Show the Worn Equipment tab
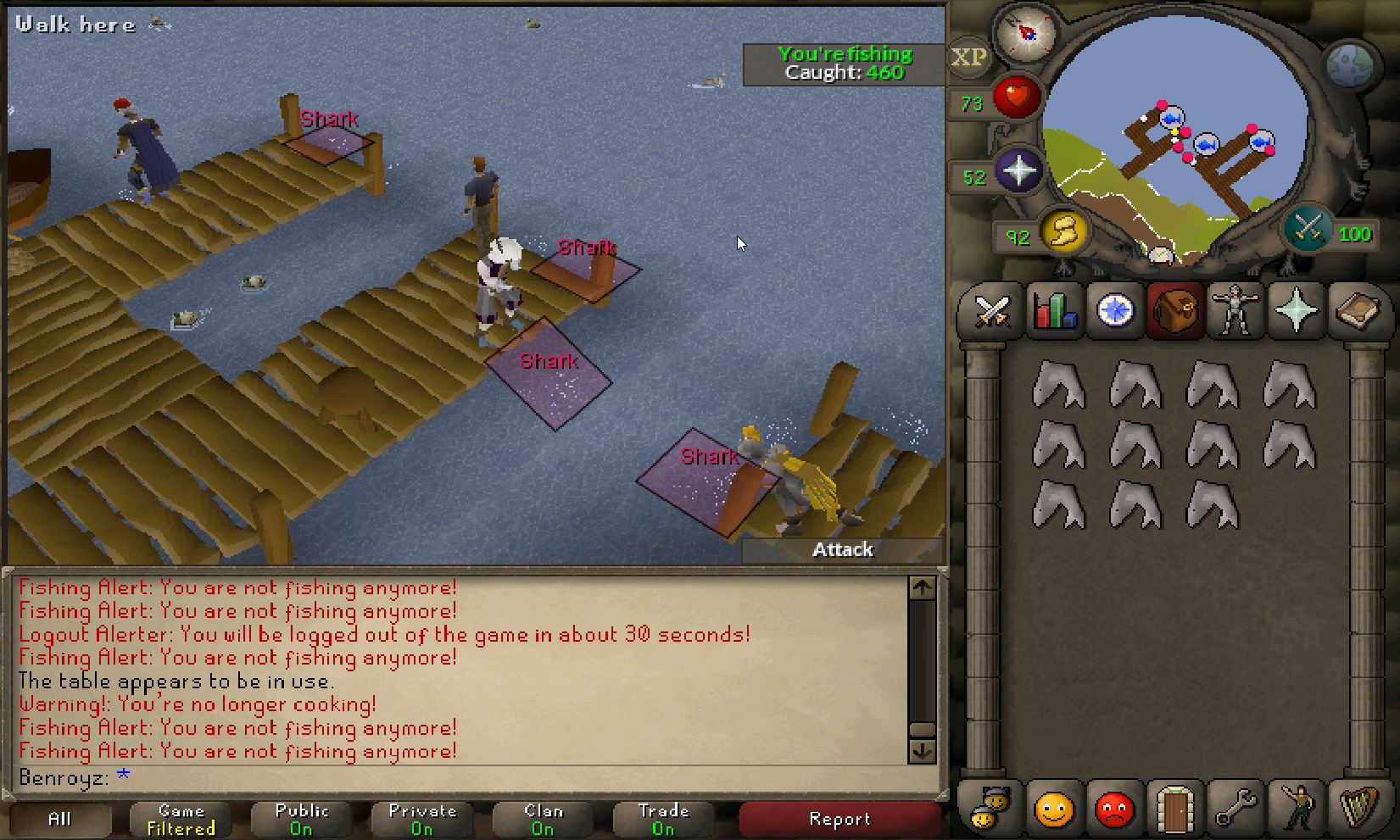Screen dimensions: 1400x840 point(1235,311)
